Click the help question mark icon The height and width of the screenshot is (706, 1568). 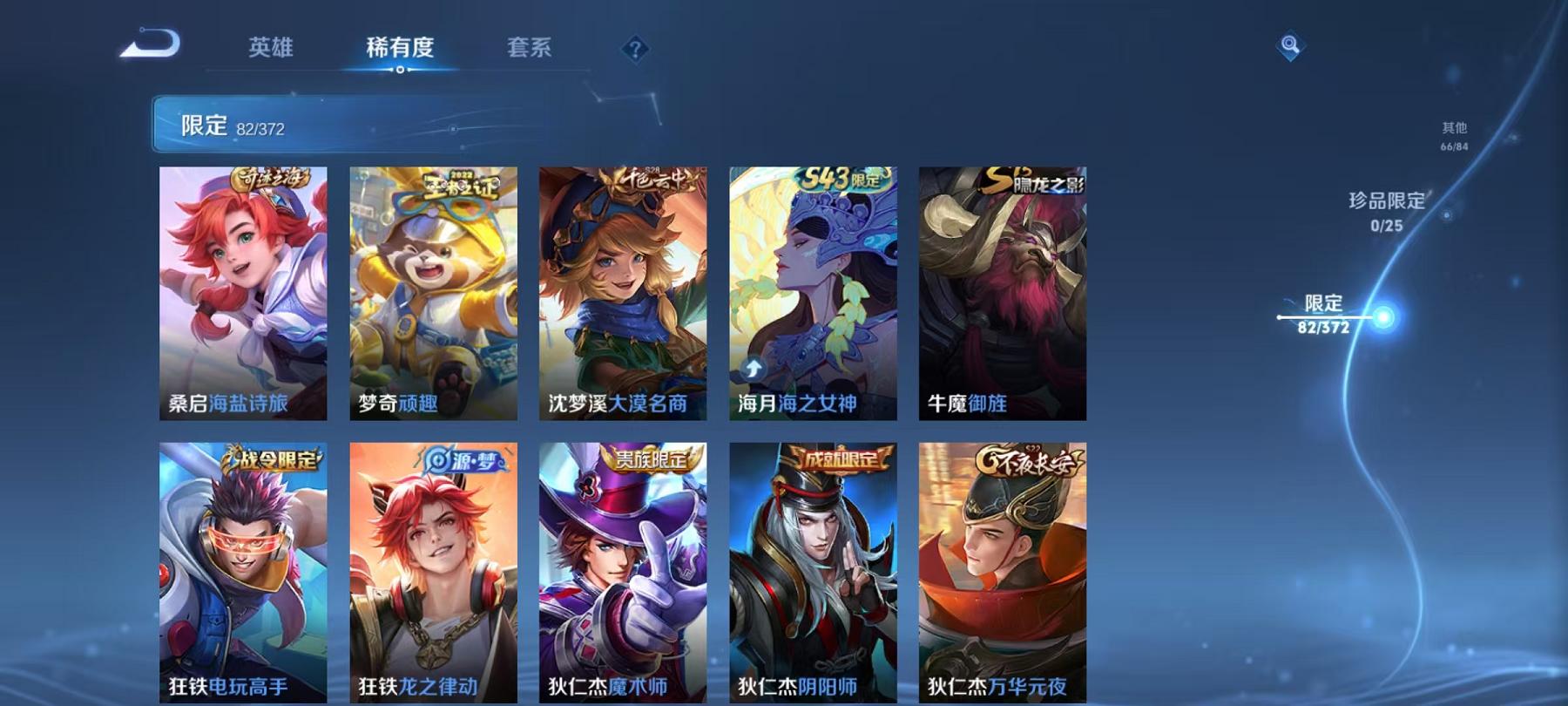(636, 50)
